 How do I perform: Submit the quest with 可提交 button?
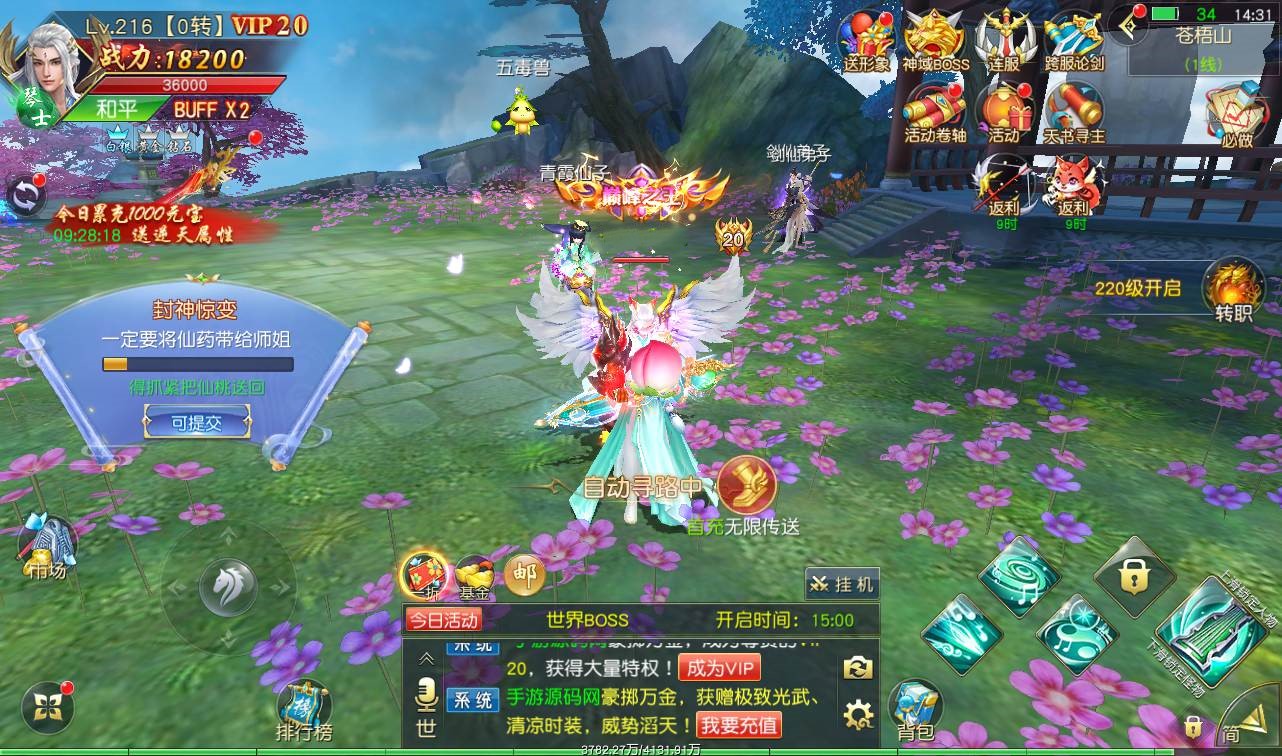point(196,423)
